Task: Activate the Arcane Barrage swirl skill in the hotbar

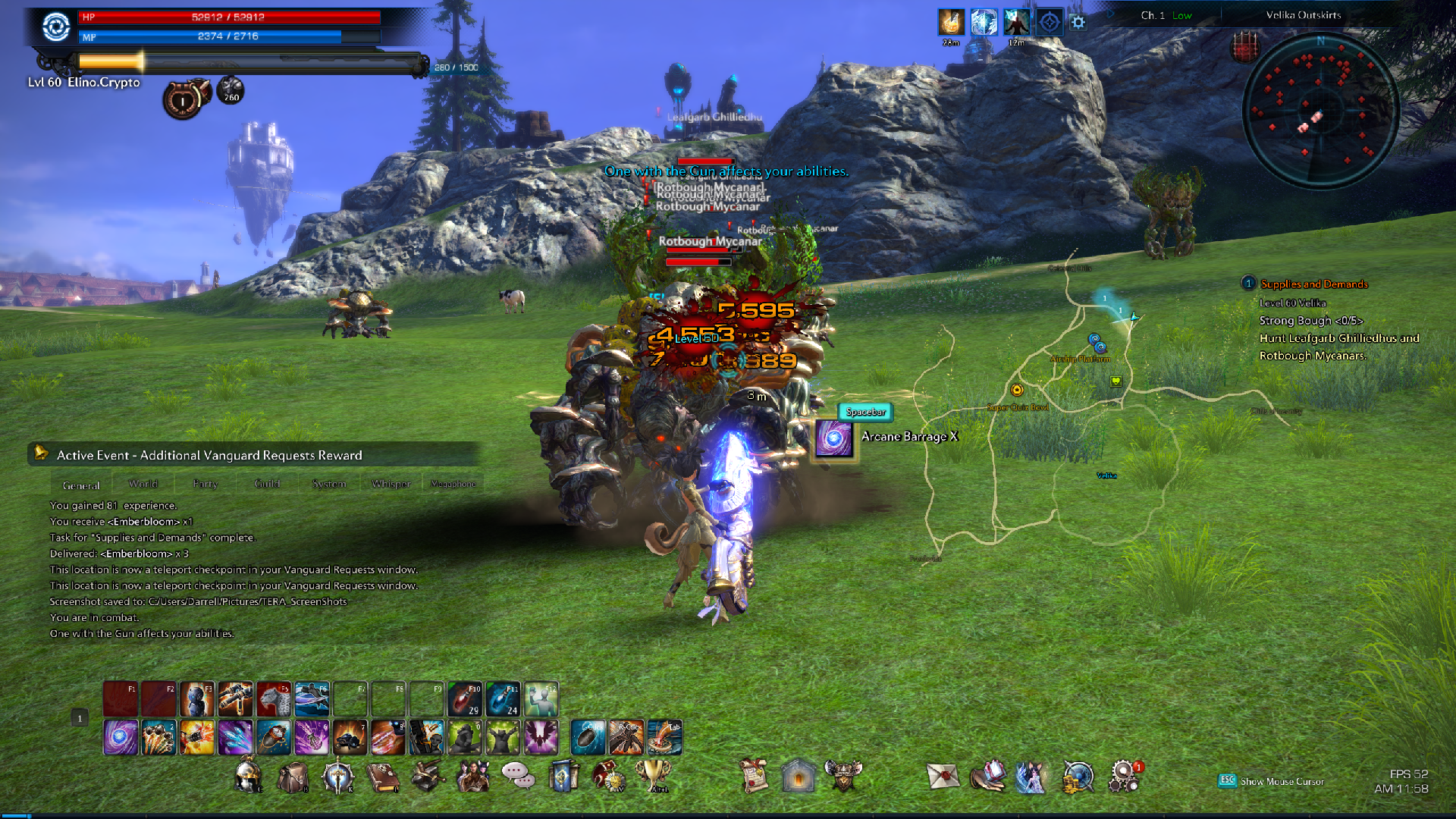Action: tap(121, 738)
